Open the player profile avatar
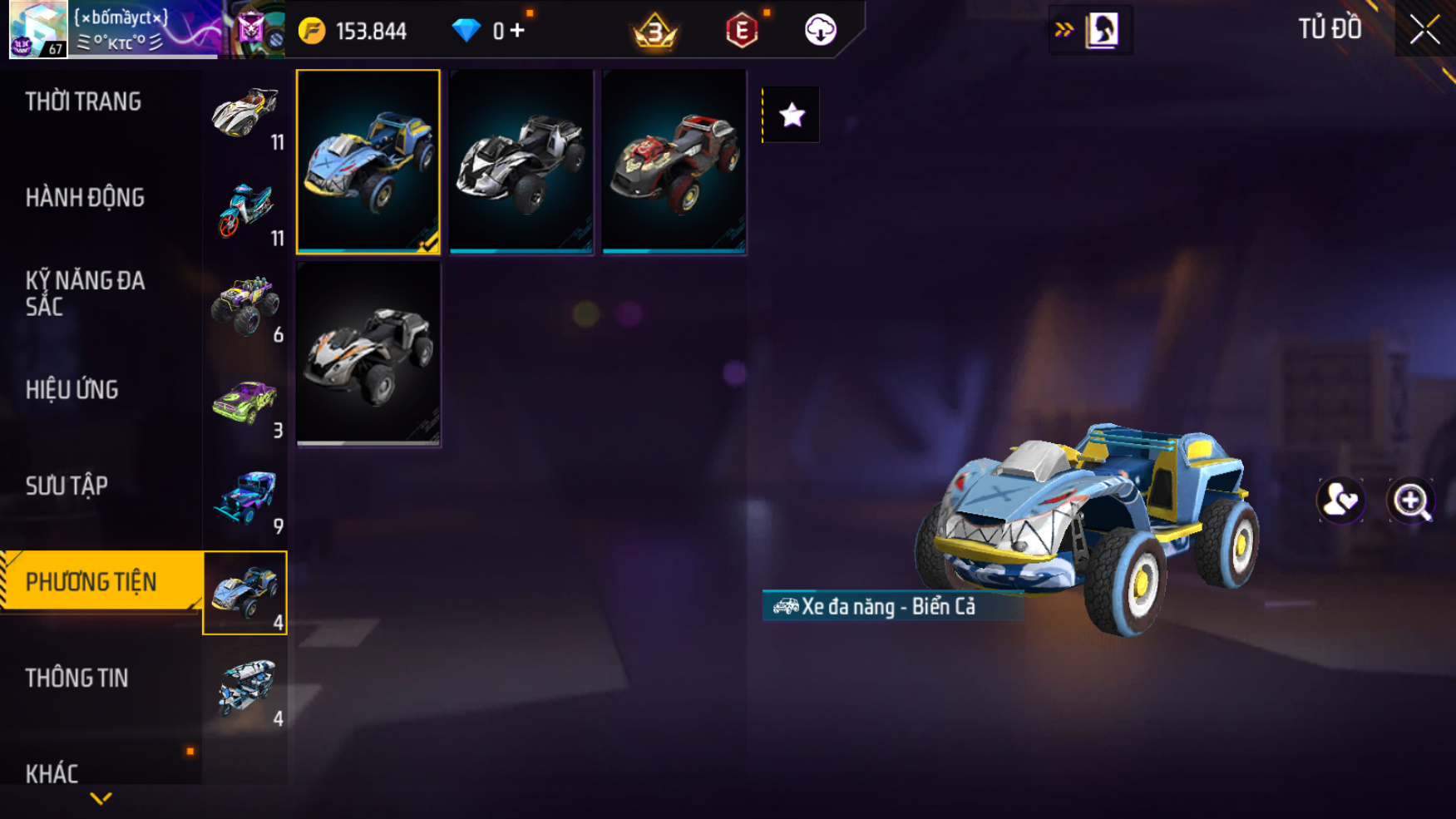Image resolution: width=1456 pixels, height=819 pixels. 38,29
